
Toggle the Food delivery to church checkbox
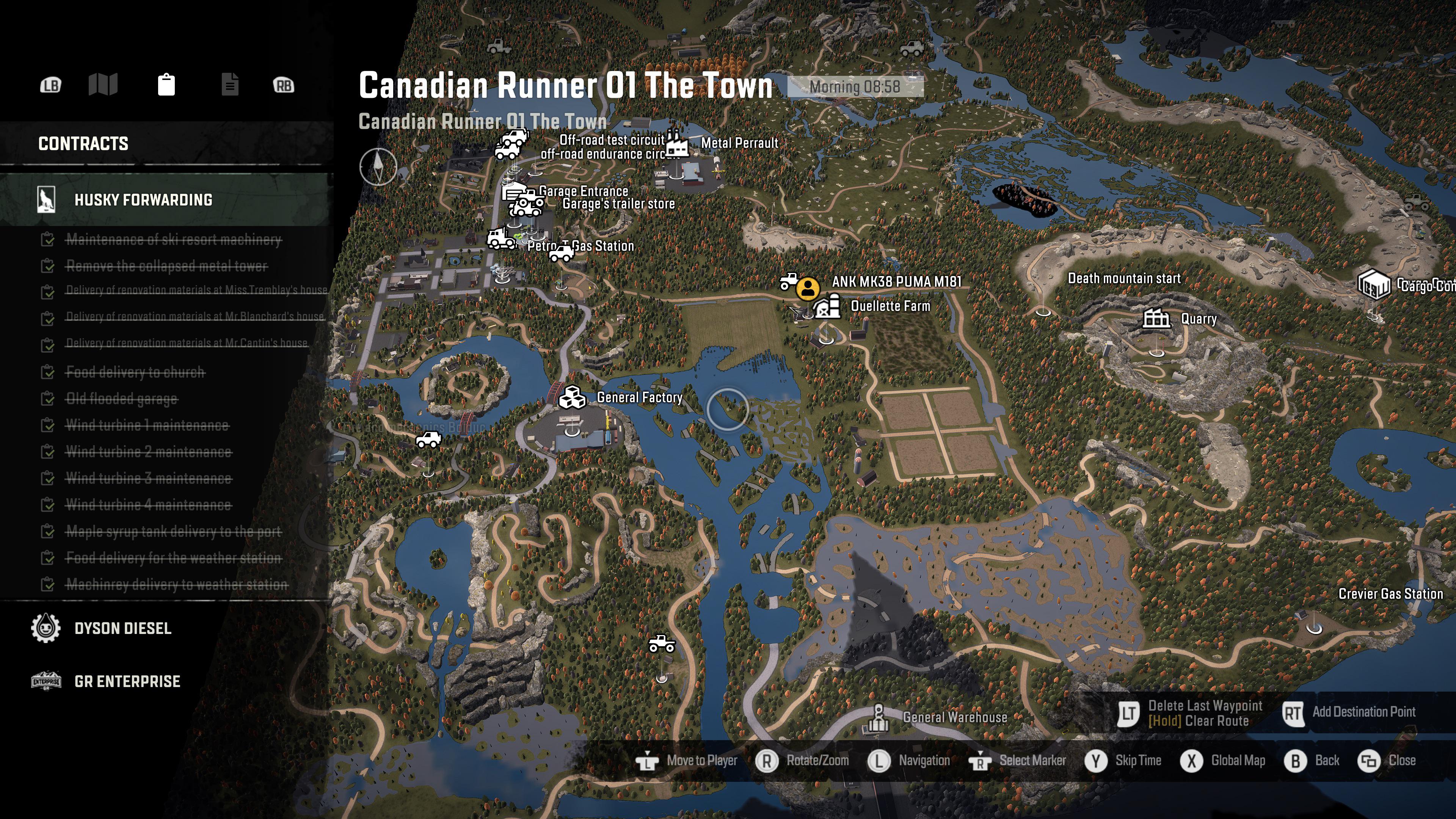(x=48, y=372)
